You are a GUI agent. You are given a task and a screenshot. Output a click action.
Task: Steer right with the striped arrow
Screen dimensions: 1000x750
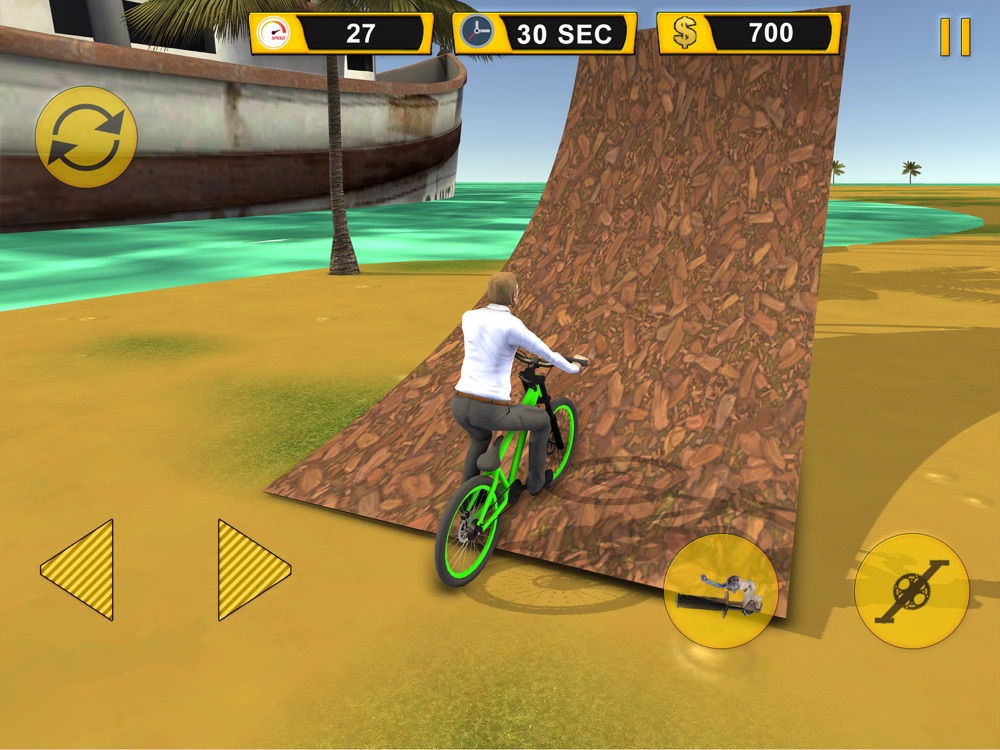252,570
